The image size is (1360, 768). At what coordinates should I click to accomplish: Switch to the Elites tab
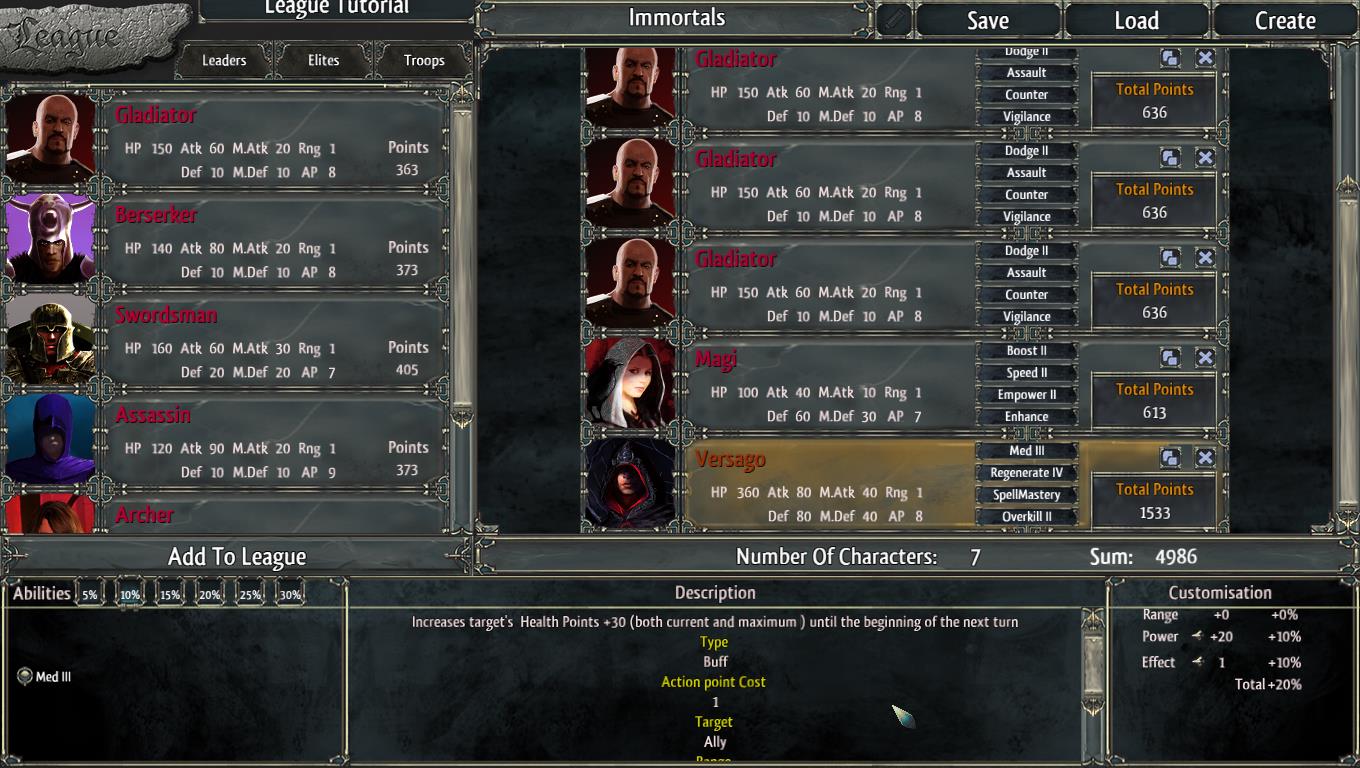pos(323,60)
